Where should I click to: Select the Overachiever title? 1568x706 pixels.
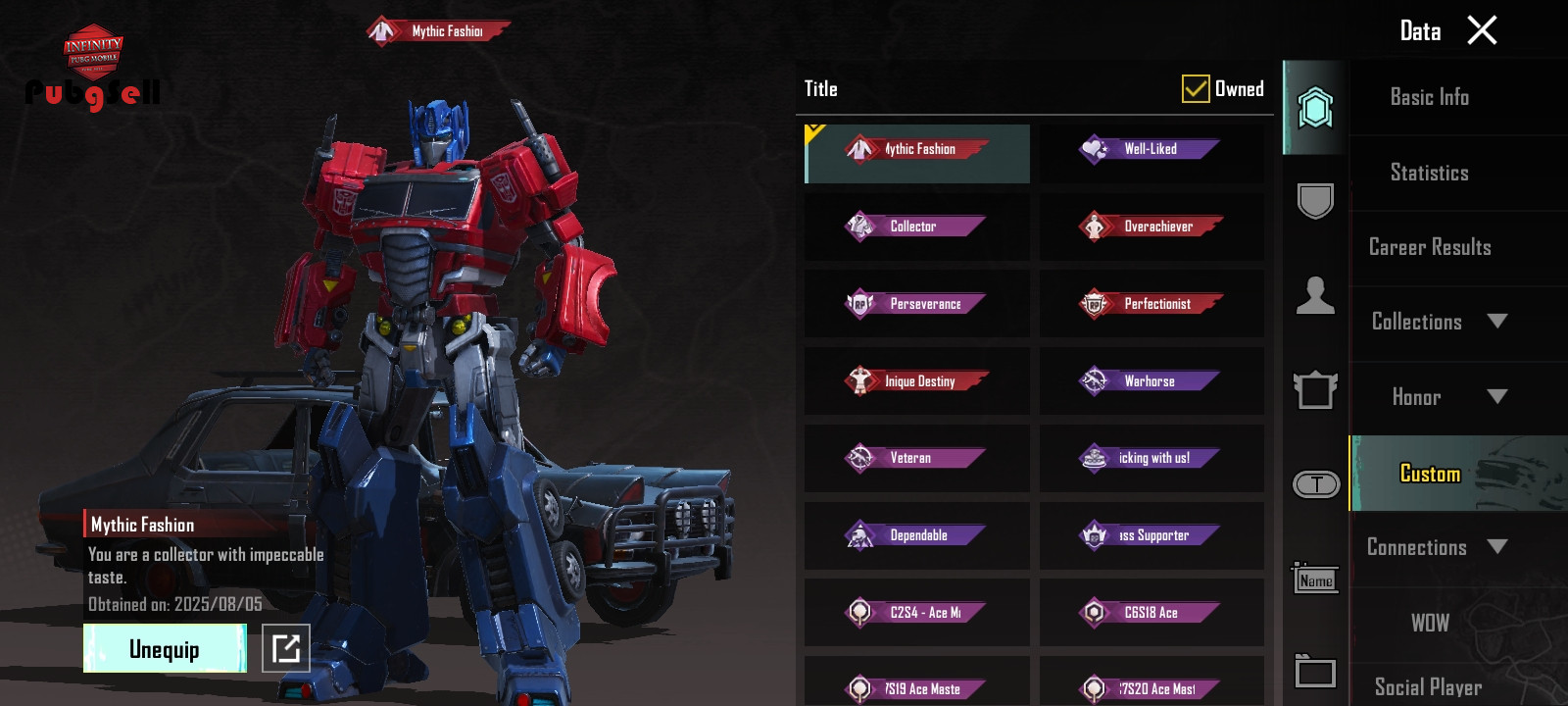(x=1151, y=227)
